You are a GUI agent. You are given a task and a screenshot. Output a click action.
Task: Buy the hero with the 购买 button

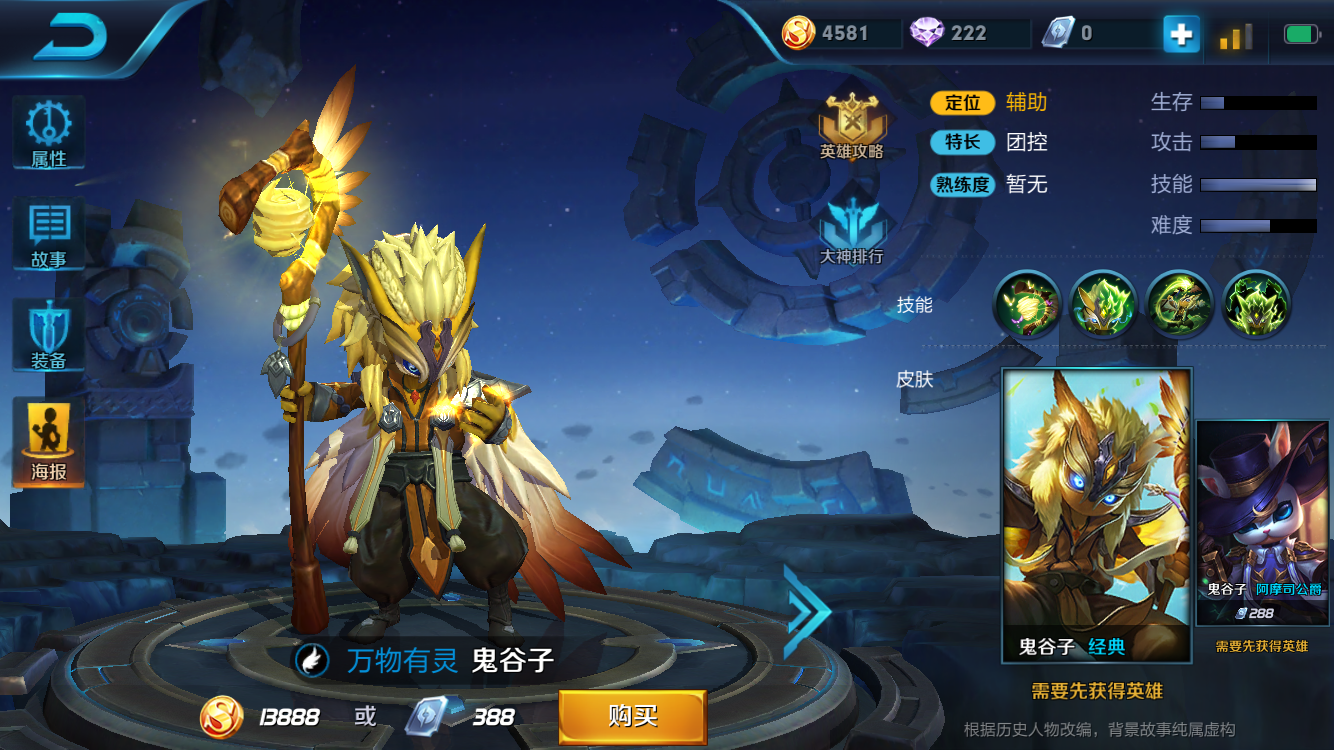632,716
